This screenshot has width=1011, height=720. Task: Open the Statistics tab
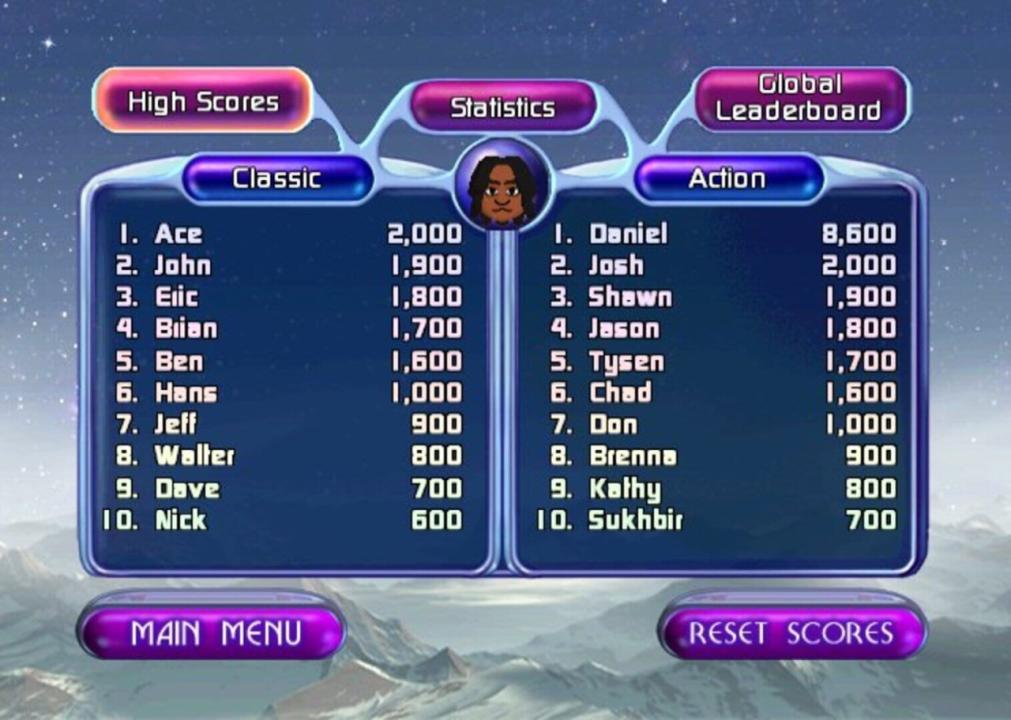coord(503,107)
